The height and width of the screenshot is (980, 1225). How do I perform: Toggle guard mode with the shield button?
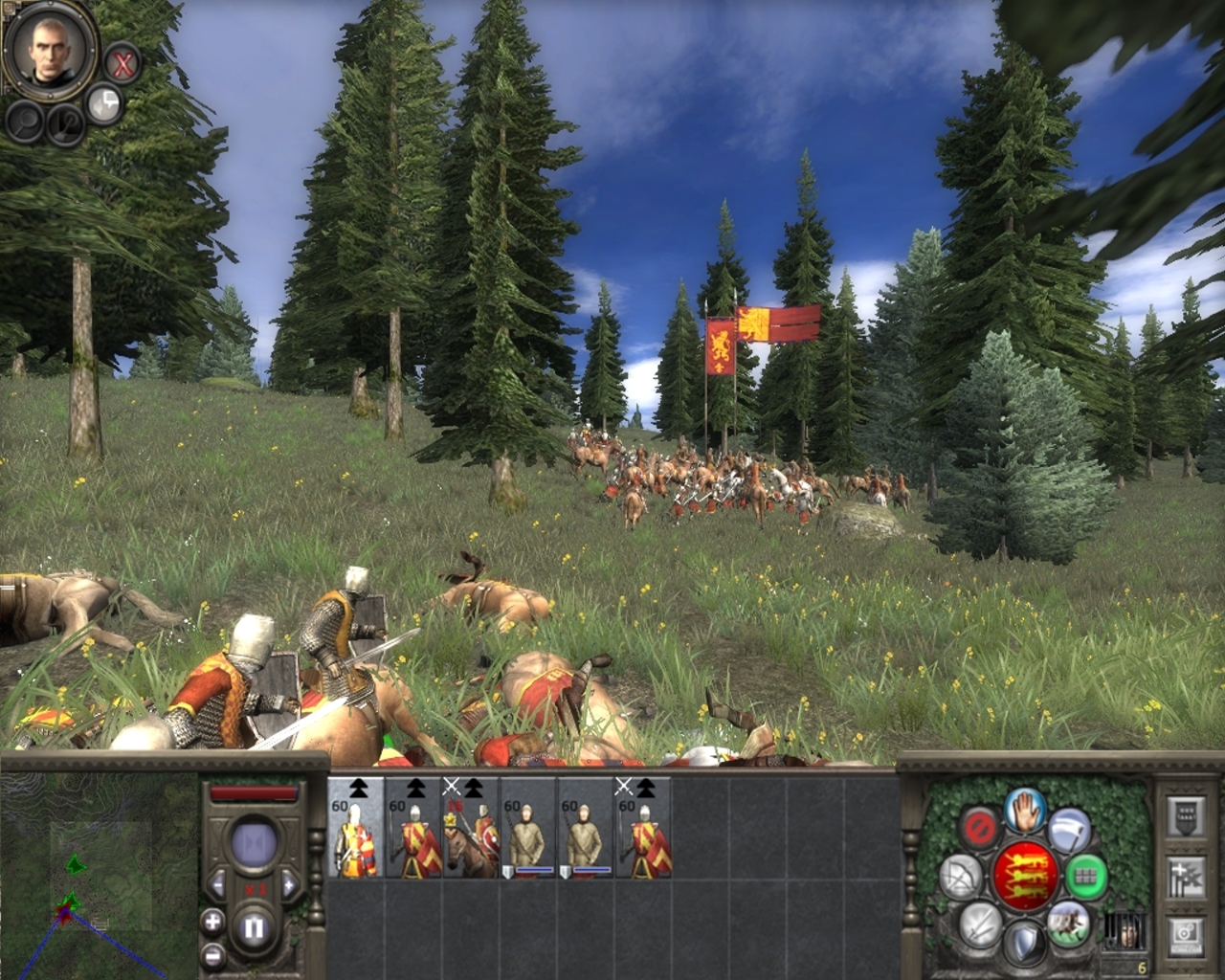1023,942
